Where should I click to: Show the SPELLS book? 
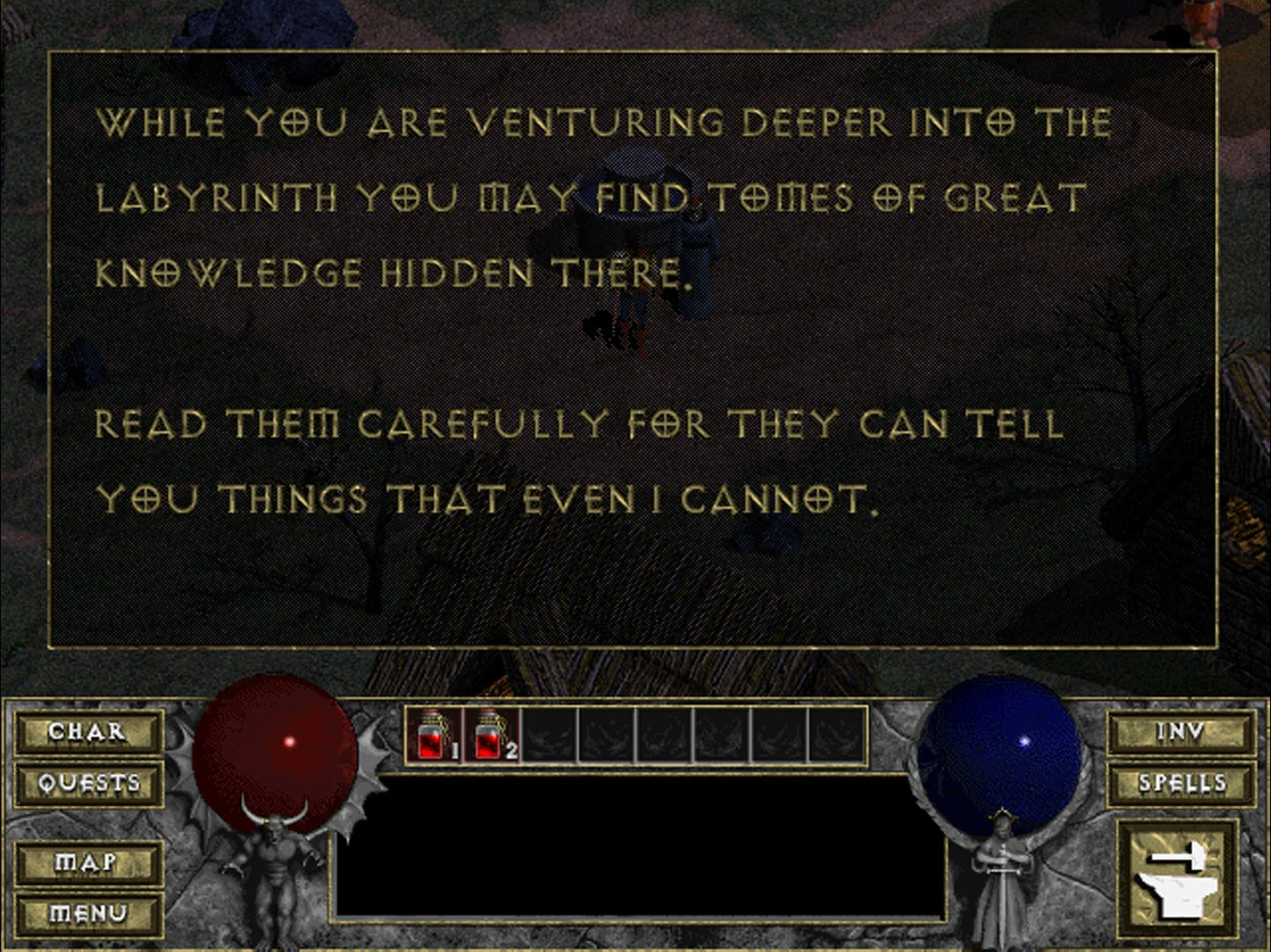(x=1181, y=783)
